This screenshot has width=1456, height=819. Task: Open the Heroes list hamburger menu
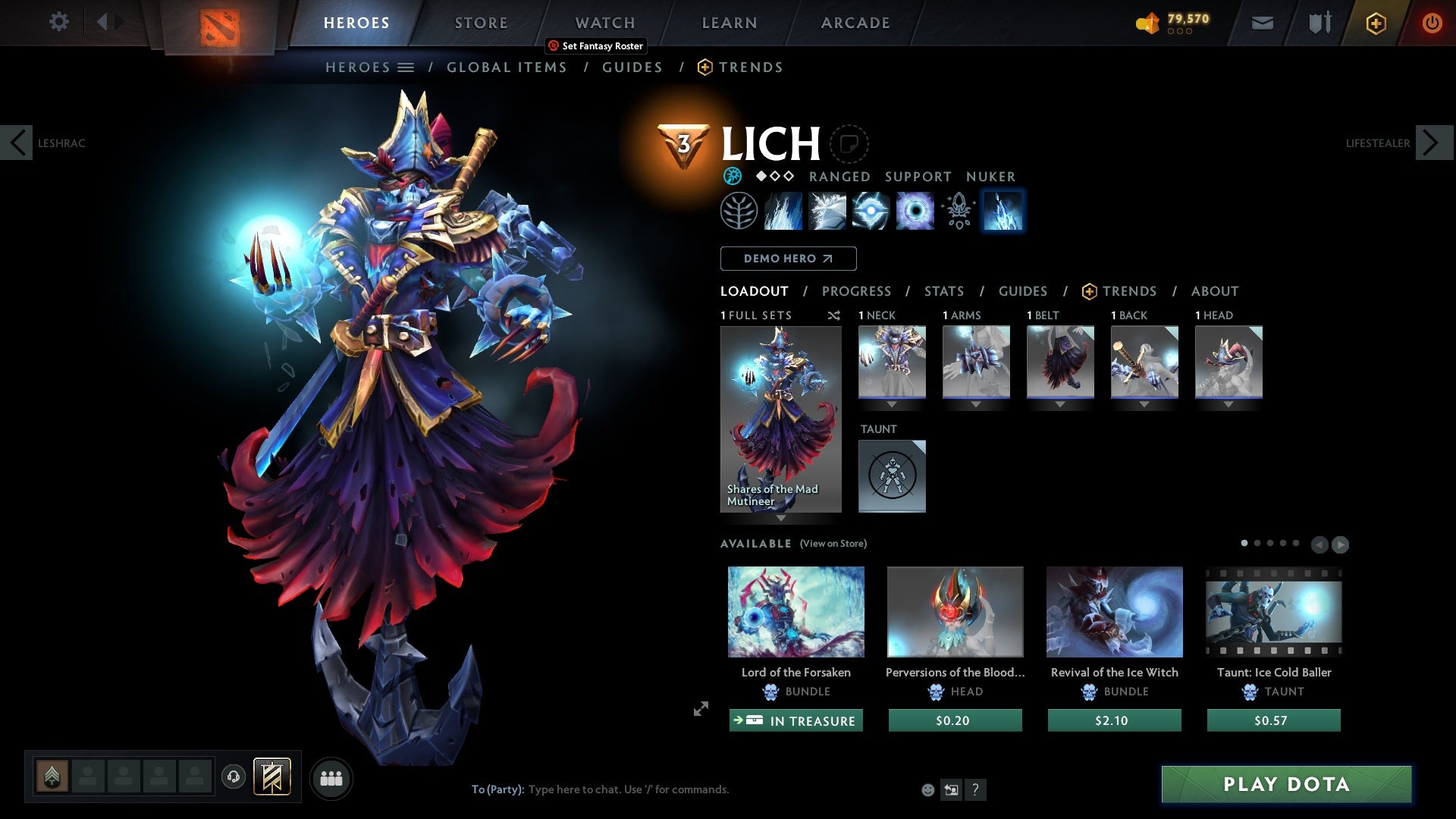(407, 67)
